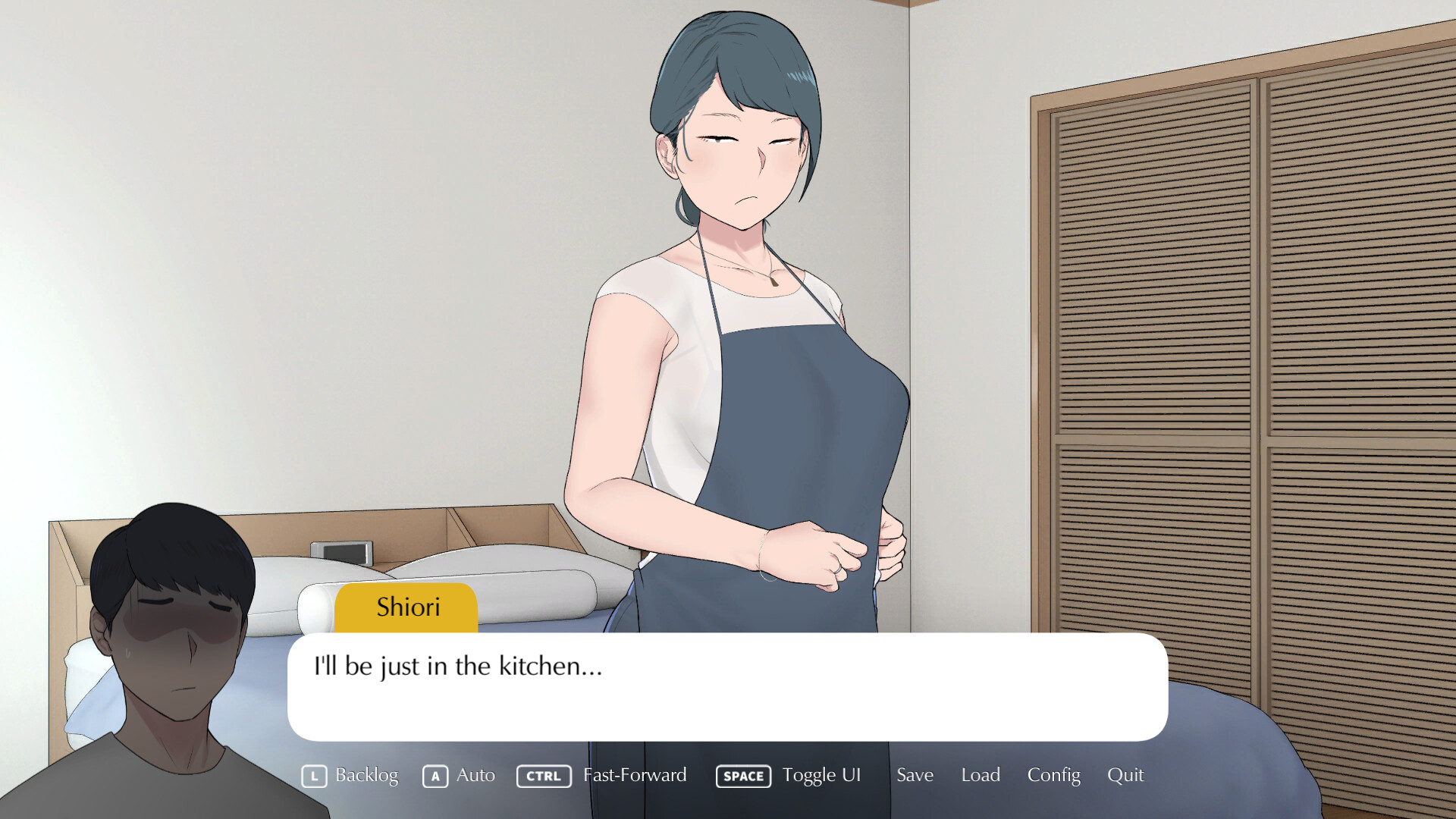The width and height of the screenshot is (1456, 819).
Task: Open the Save menu
Action: click(915, 775)
